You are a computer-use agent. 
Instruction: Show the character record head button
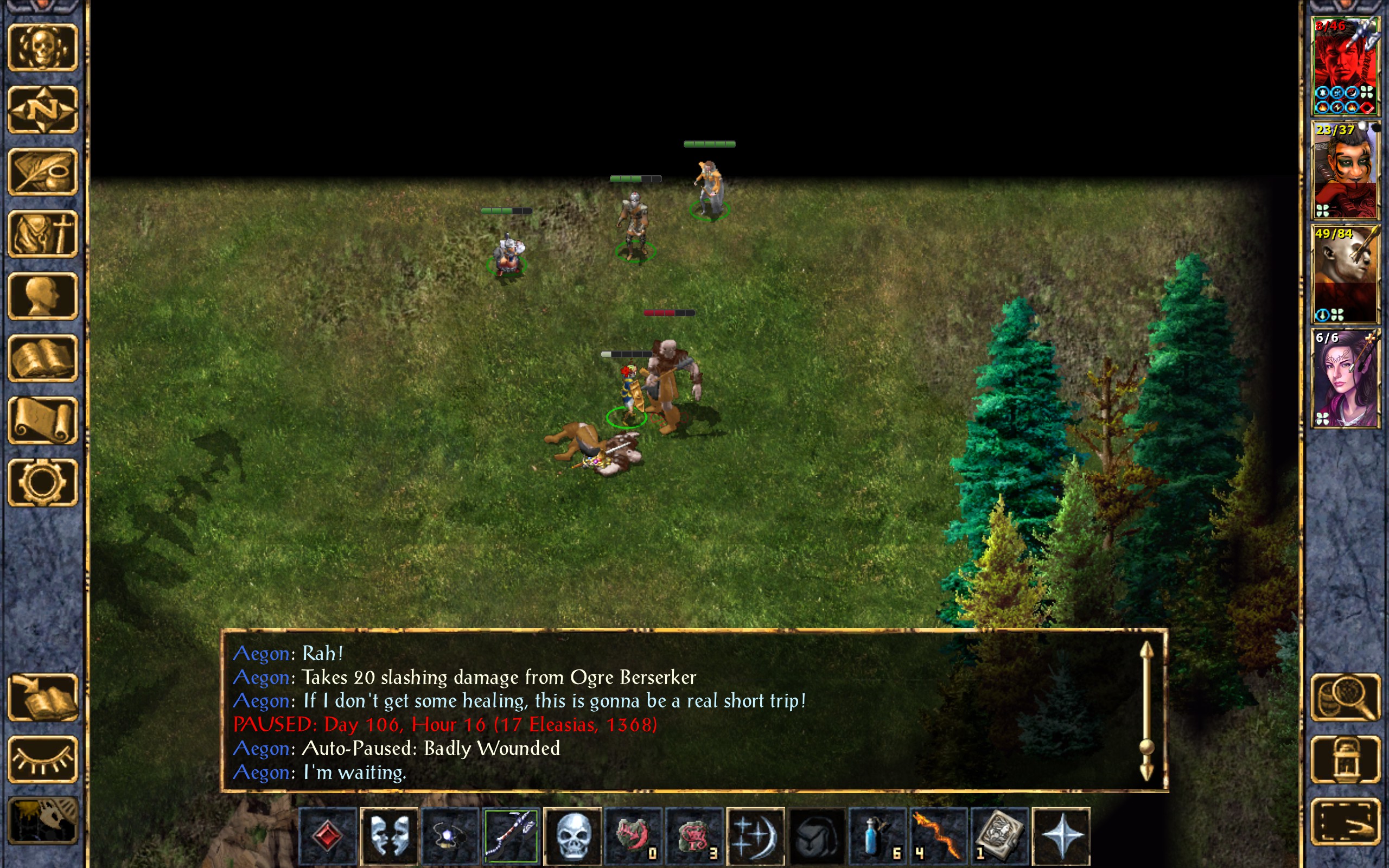click(x=42, y=296)
